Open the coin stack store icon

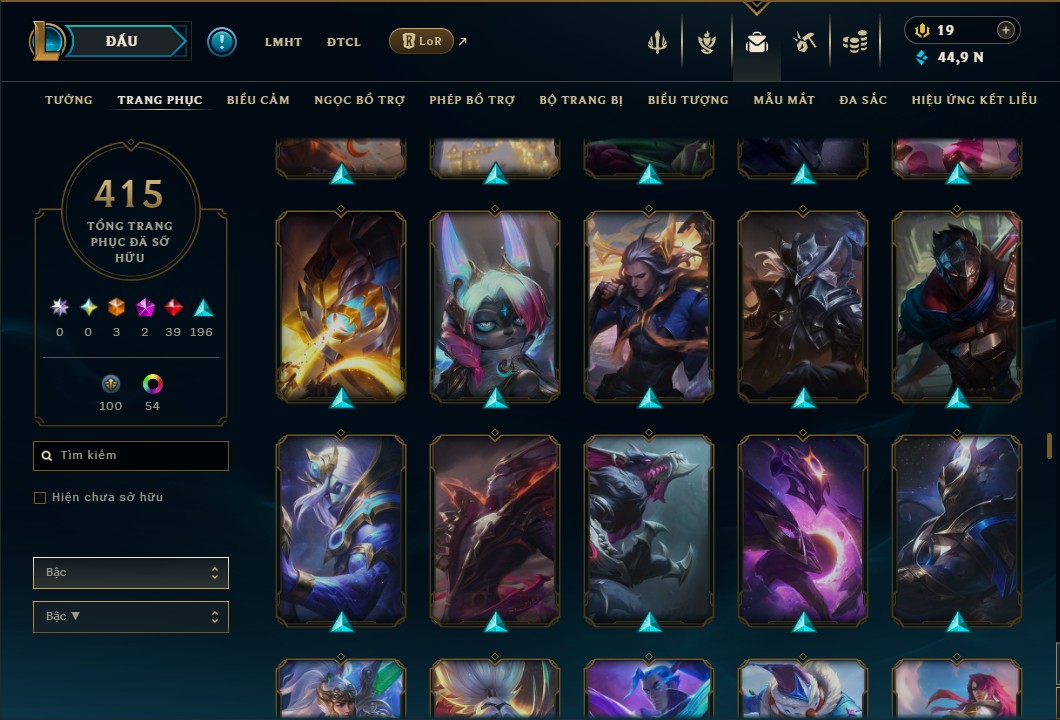pyautogui.click(x=854, y=42)
